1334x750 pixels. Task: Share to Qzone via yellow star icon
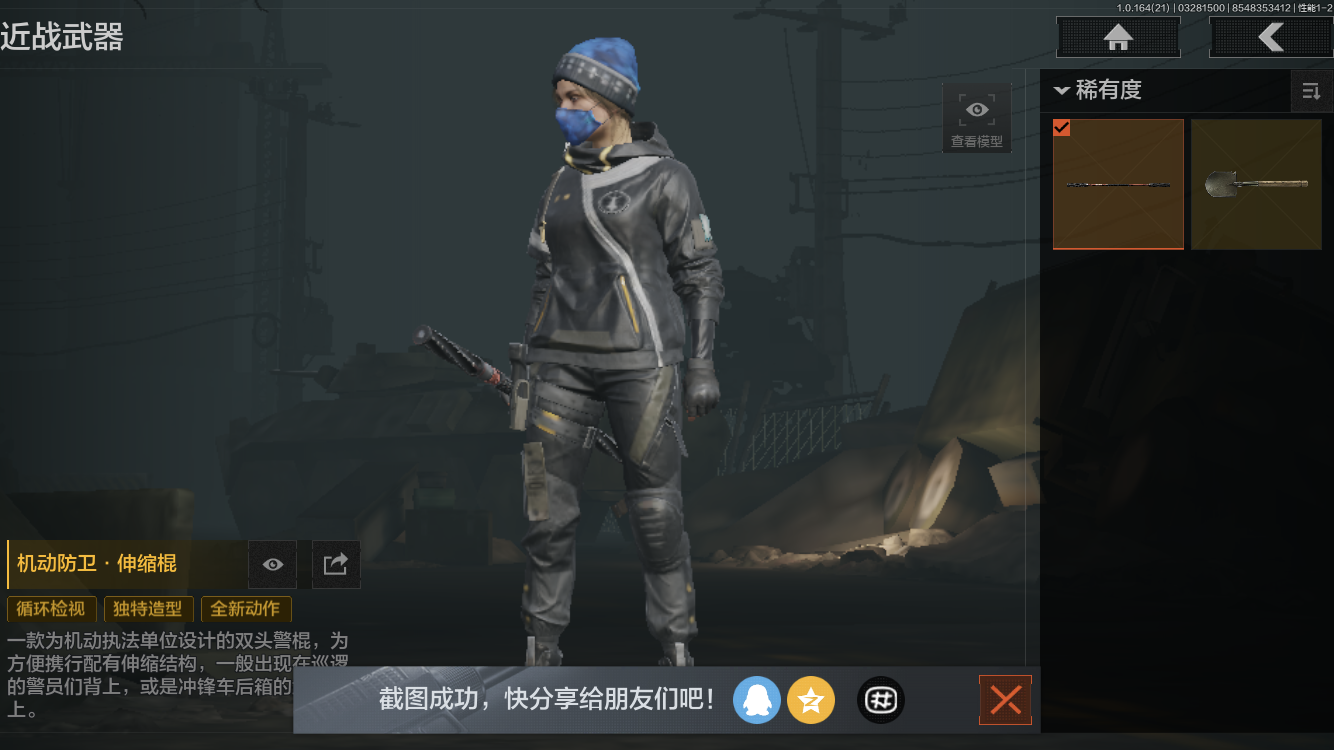coord(811,700)
